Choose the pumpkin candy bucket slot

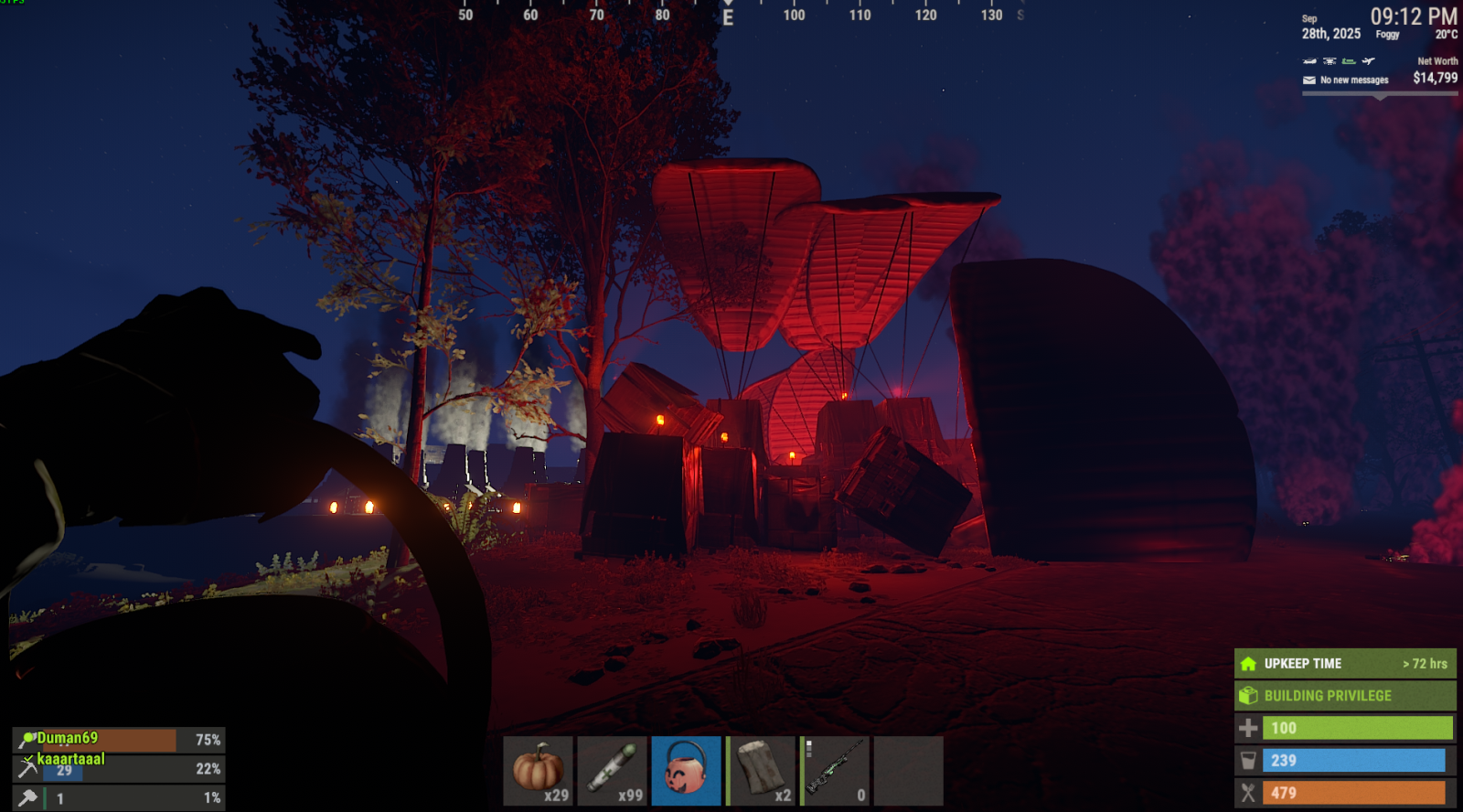point(686,770)
